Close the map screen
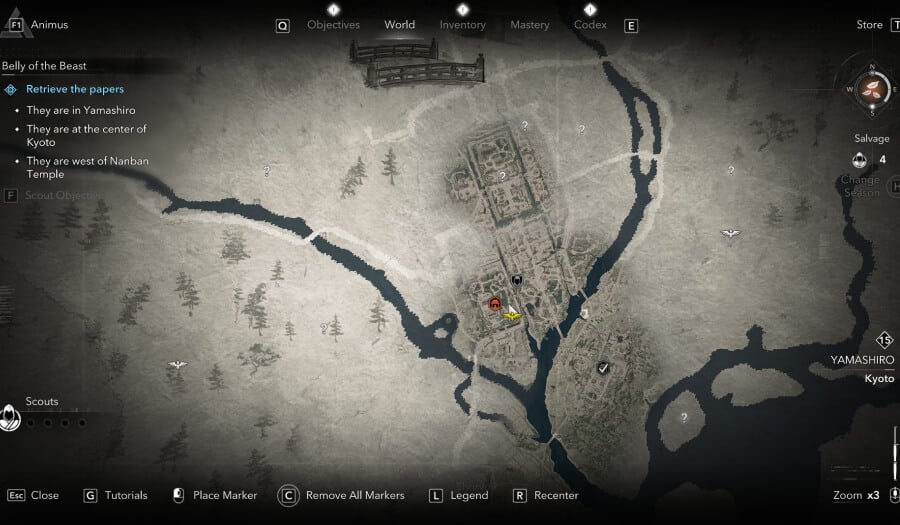900x525 pixels. (44, 495)
